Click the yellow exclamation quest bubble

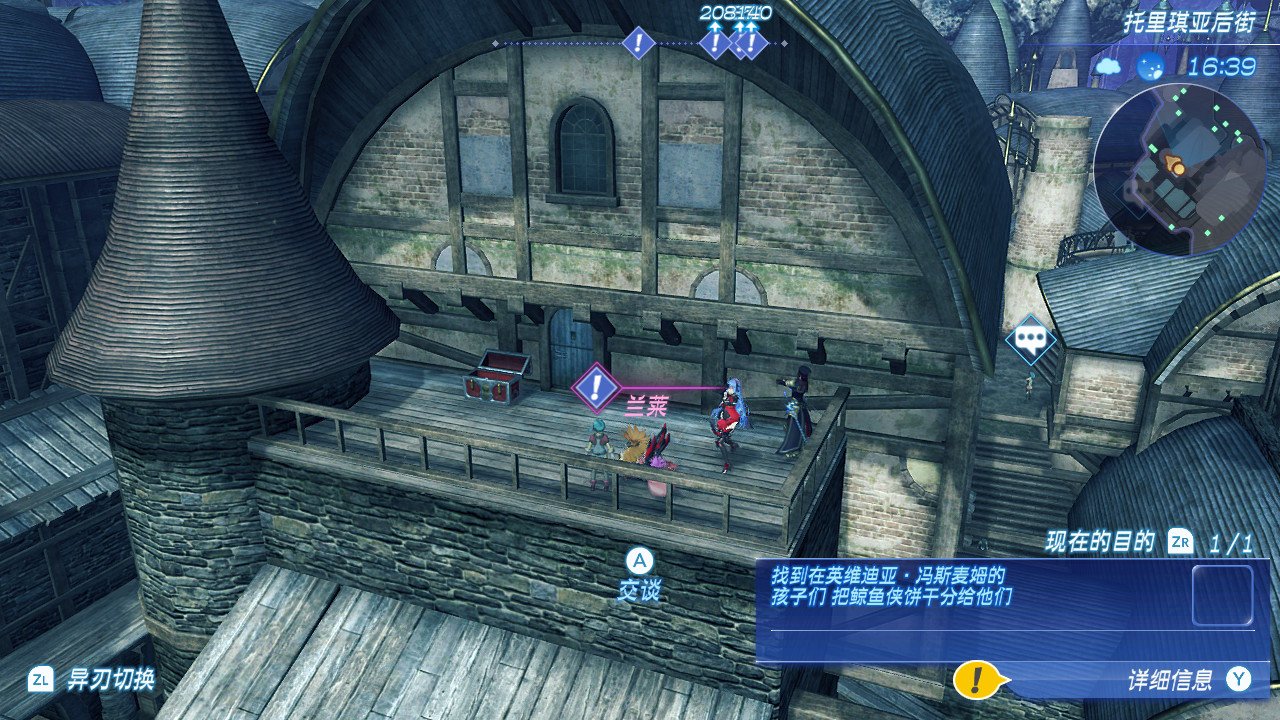click(x=973, y=680)
